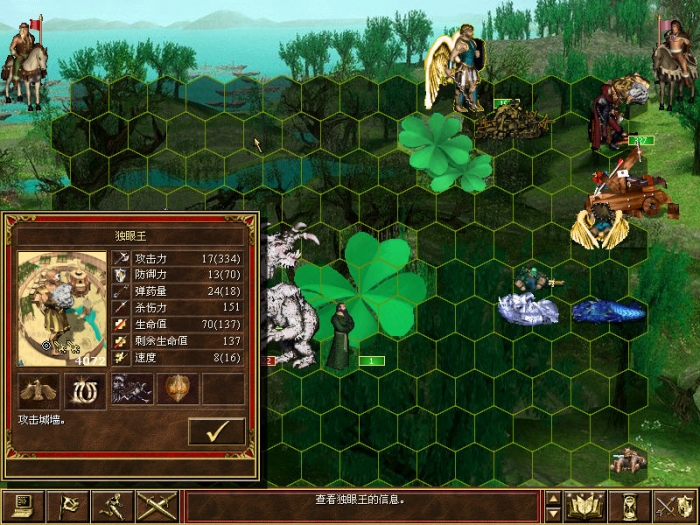Click the horseshoe luck icon
Image resolution: width=700 pixels, height=525 pixels.
85,390
